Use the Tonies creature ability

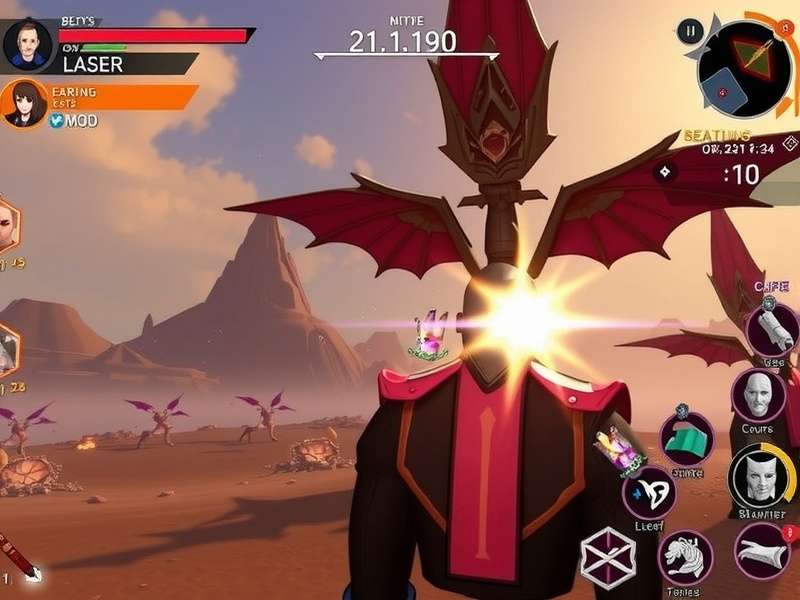pyautogui.click(x=685, y=556)
